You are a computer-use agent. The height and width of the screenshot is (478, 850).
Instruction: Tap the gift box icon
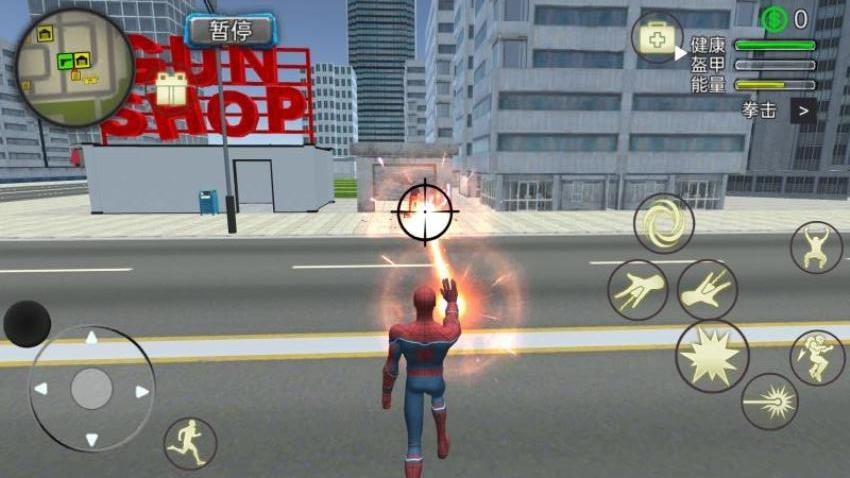(x=171, y=90)
